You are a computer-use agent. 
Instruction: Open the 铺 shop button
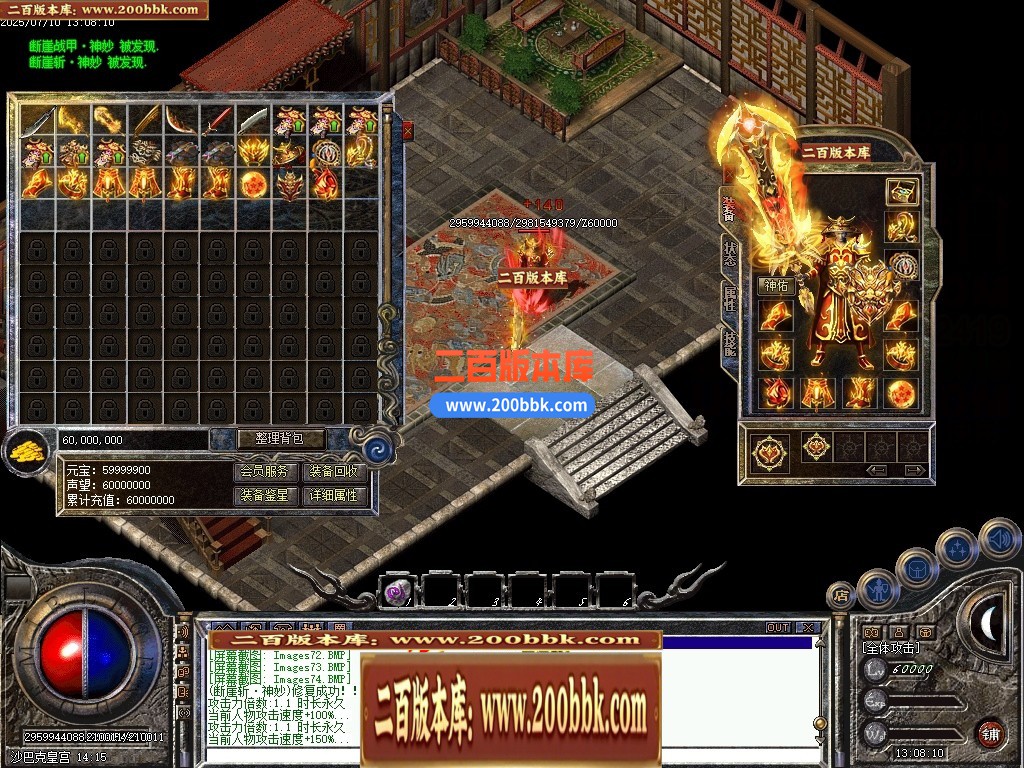tap(990, 733)
